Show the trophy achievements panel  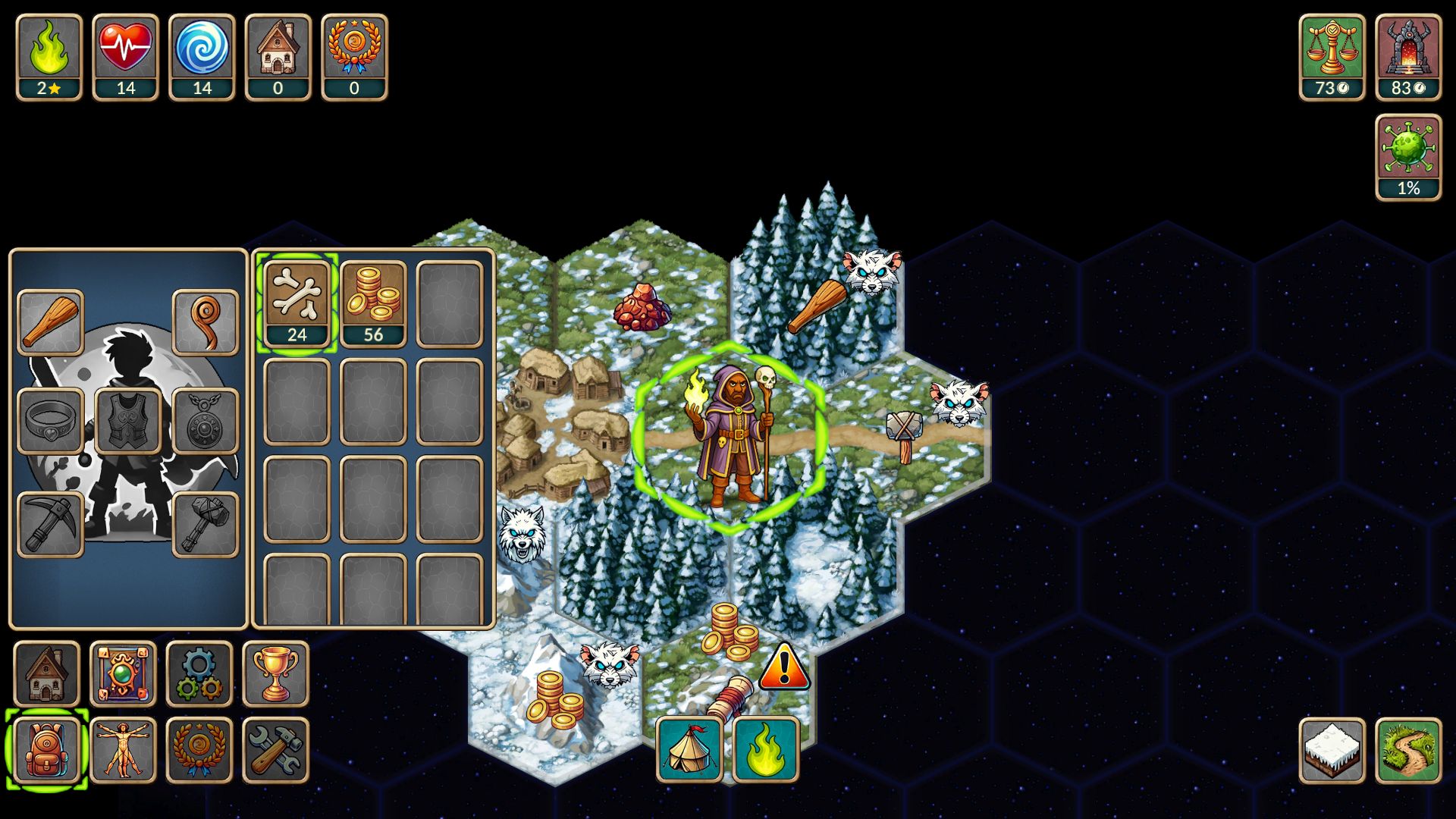pyautogui.click(x=275, y=673)
